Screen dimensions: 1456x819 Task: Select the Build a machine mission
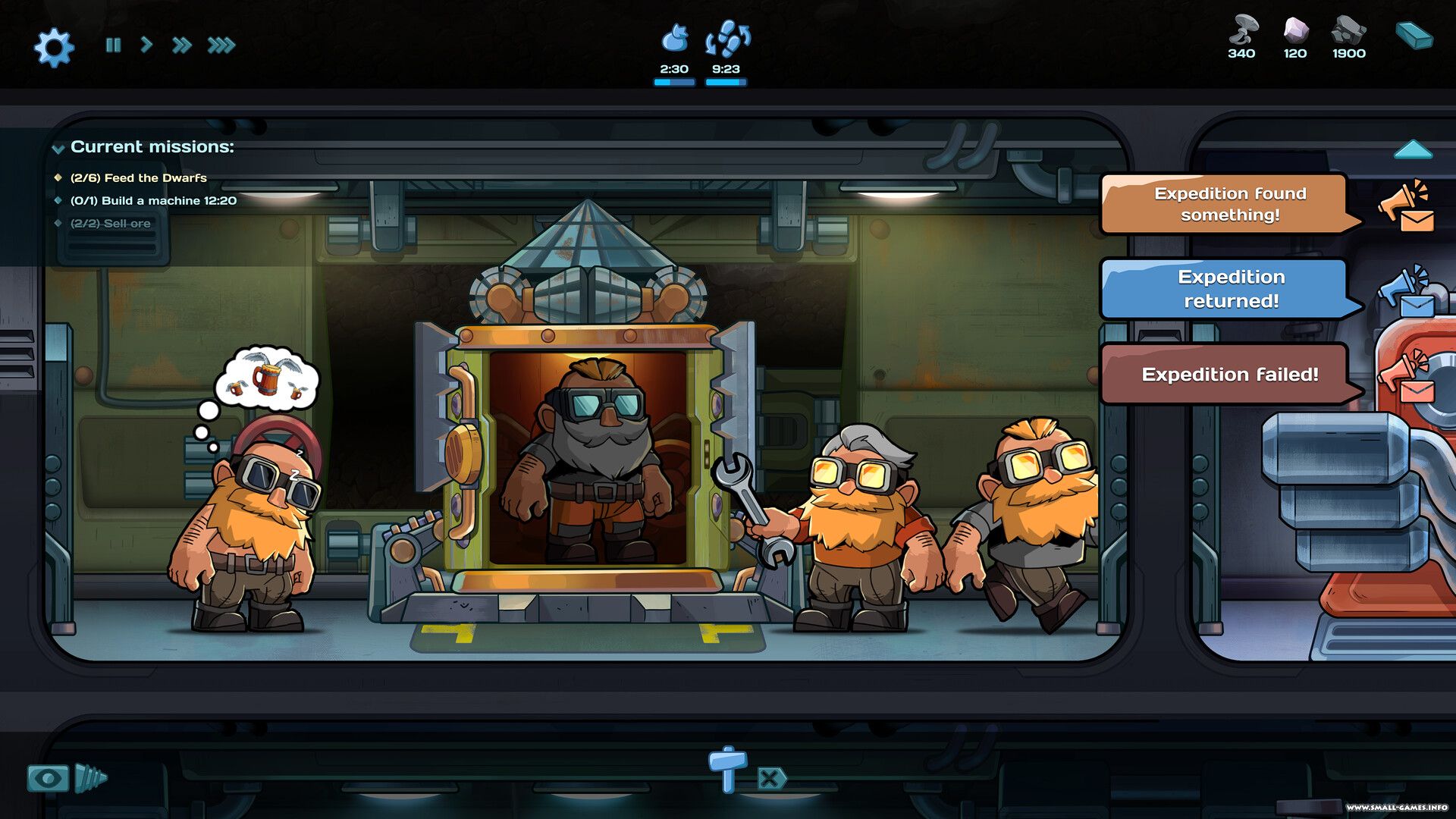point(153,201)
